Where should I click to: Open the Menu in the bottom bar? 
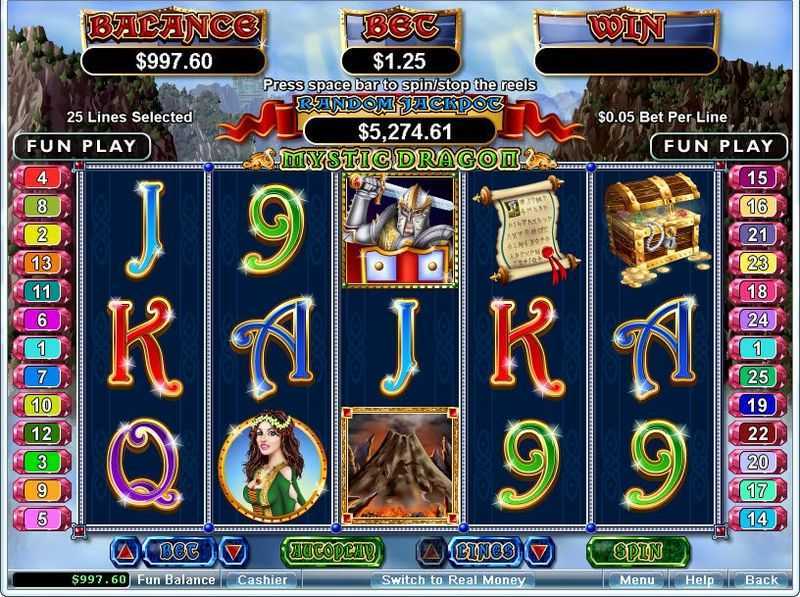637,580
